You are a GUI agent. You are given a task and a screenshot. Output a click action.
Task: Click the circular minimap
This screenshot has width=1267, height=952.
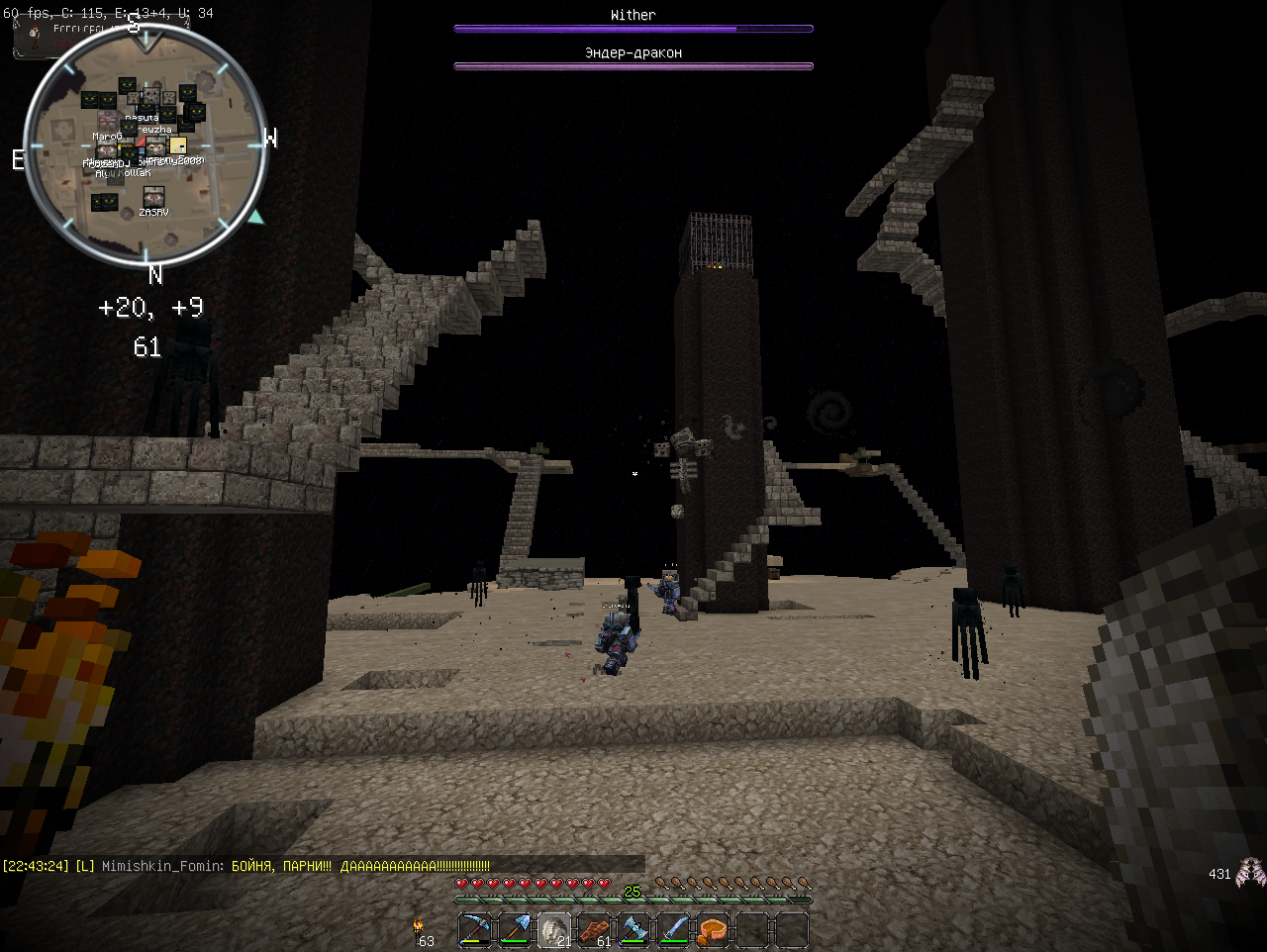pos(146,148)
